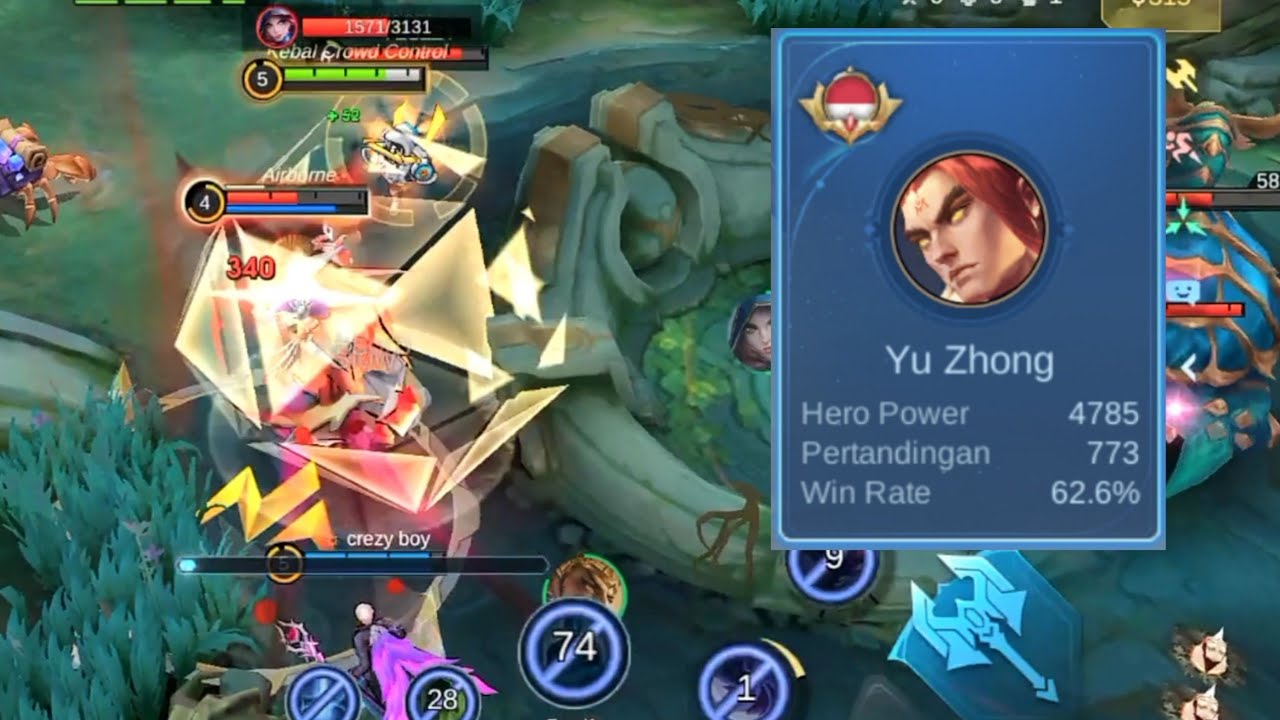
Task: Activate the skill showing 74 cooldown
Action: point(574,650)
